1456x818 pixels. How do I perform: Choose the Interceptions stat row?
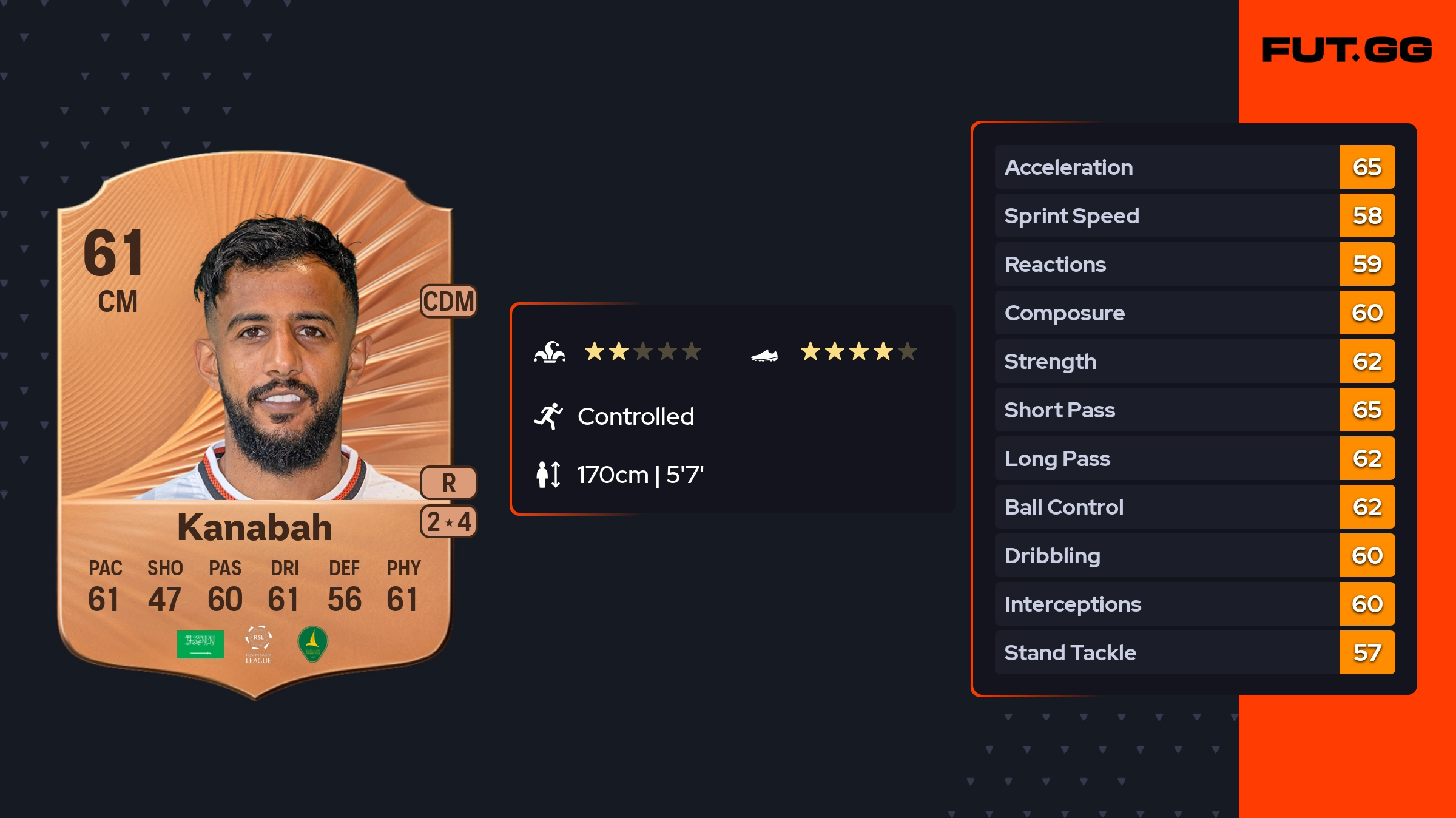tap(1194, 604)
